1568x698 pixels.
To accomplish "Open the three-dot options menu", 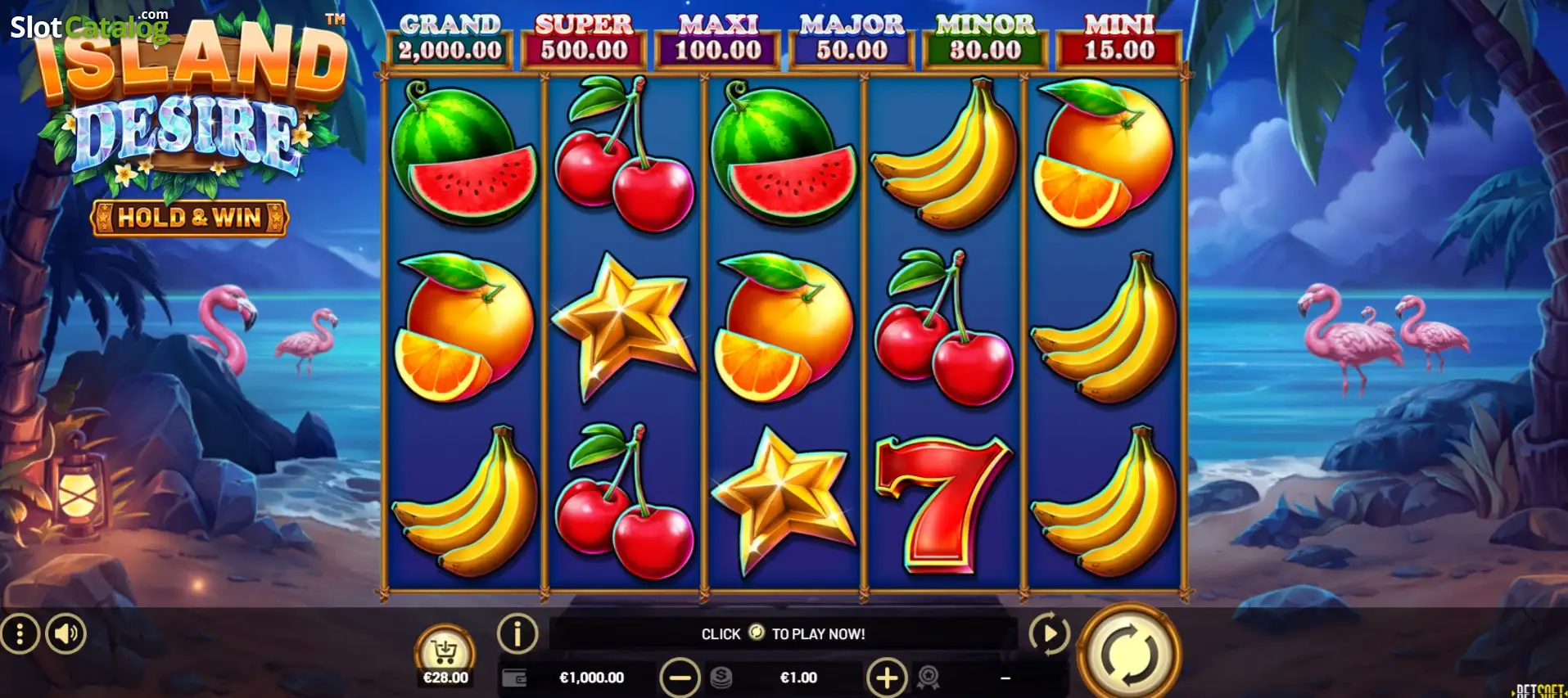I will click(20, 633).
